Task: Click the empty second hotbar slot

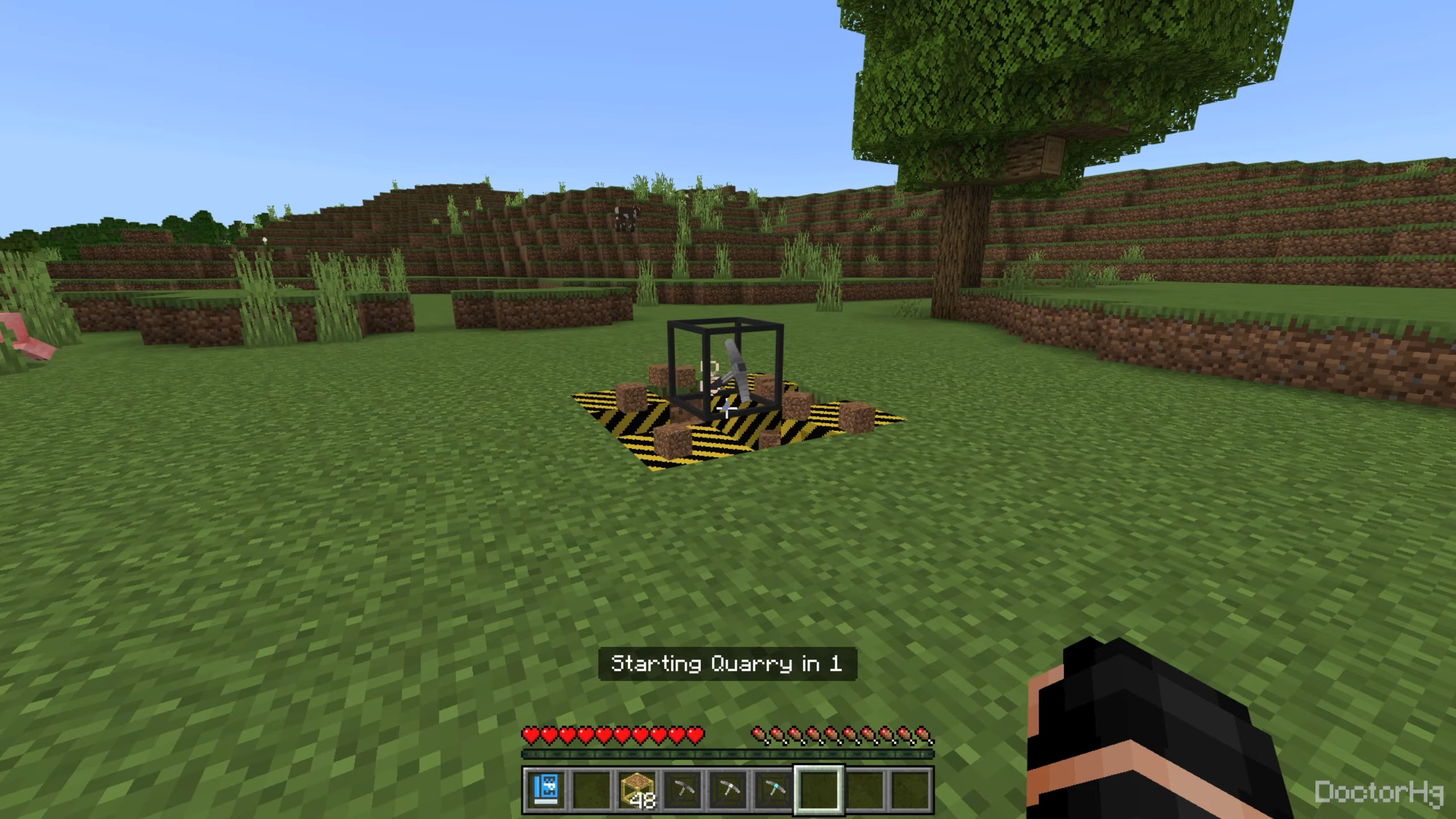Action: coord(590,789)
